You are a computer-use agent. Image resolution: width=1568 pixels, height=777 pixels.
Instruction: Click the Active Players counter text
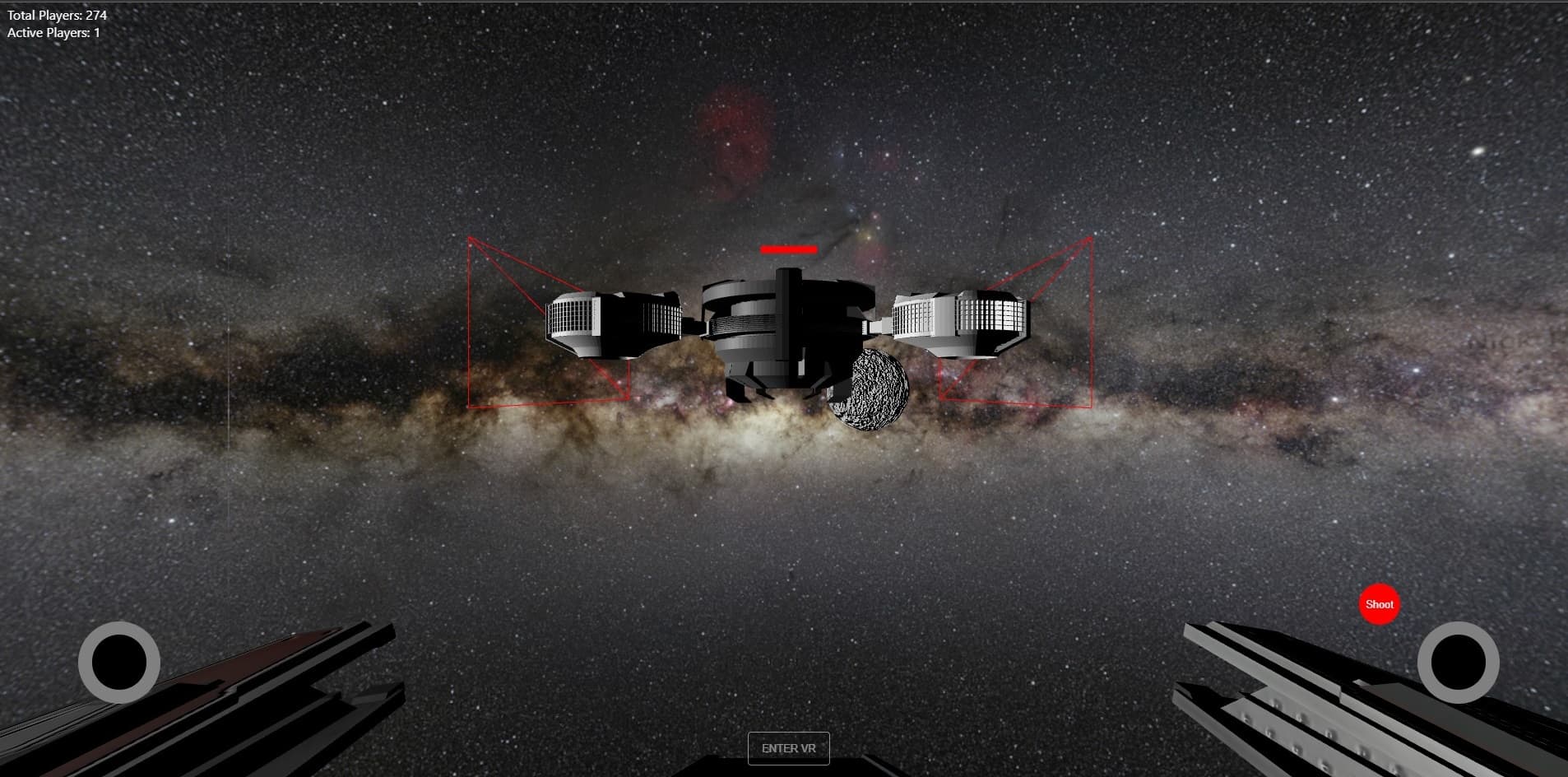point(52,33)
